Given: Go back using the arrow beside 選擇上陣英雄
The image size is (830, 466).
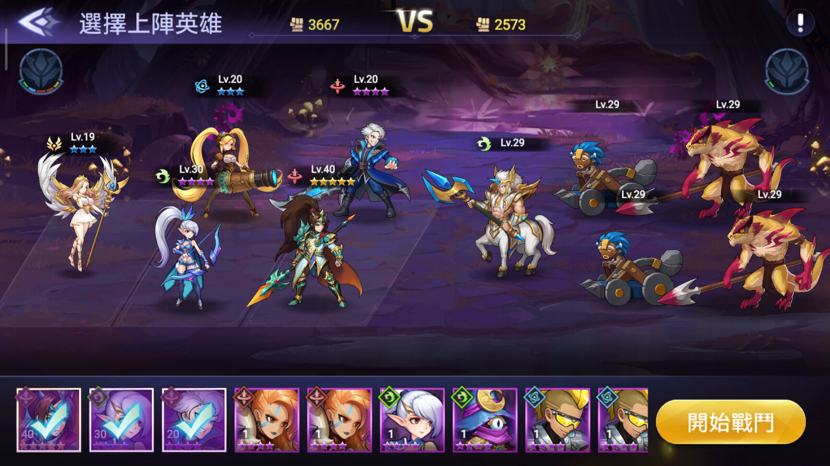Looking at the screenshot, I should [x=36, y=22].
